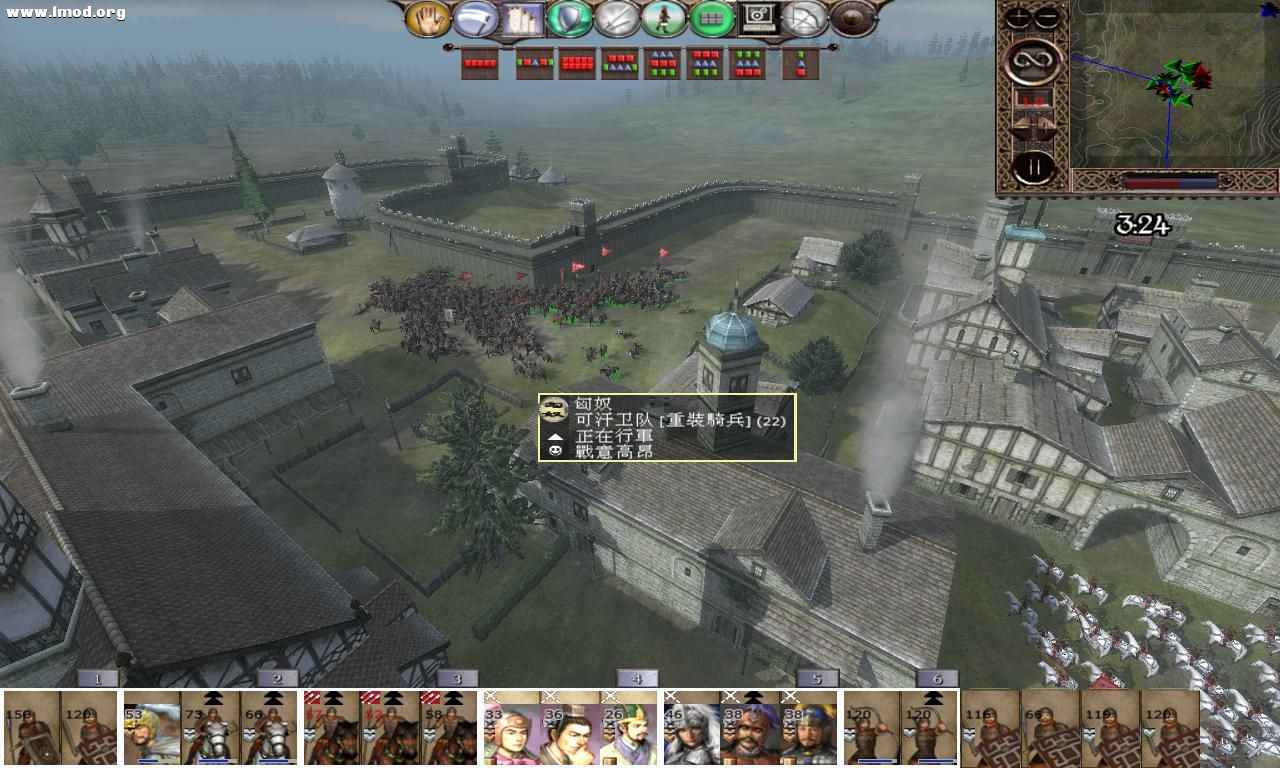
Task: Select group 4 tab above unit cards
Action: click(x=636, y=679)
